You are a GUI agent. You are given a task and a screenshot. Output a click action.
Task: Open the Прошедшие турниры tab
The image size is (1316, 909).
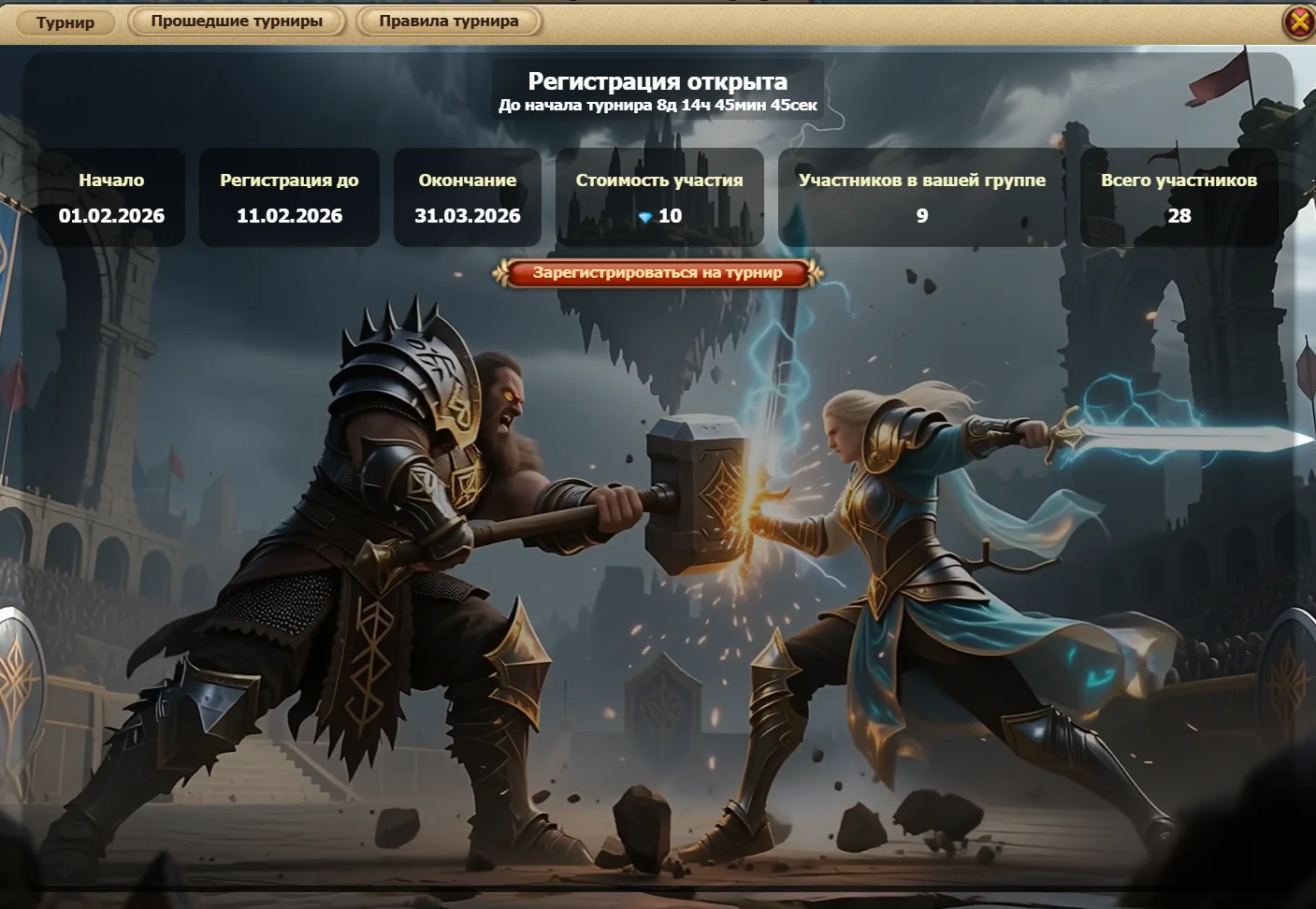(237, 22)
